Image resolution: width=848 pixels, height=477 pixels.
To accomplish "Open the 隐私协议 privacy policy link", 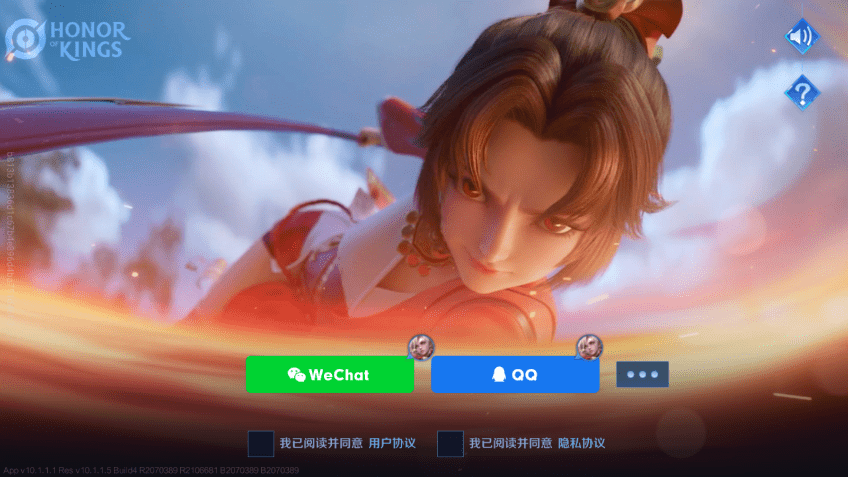I will pos(581,443).
